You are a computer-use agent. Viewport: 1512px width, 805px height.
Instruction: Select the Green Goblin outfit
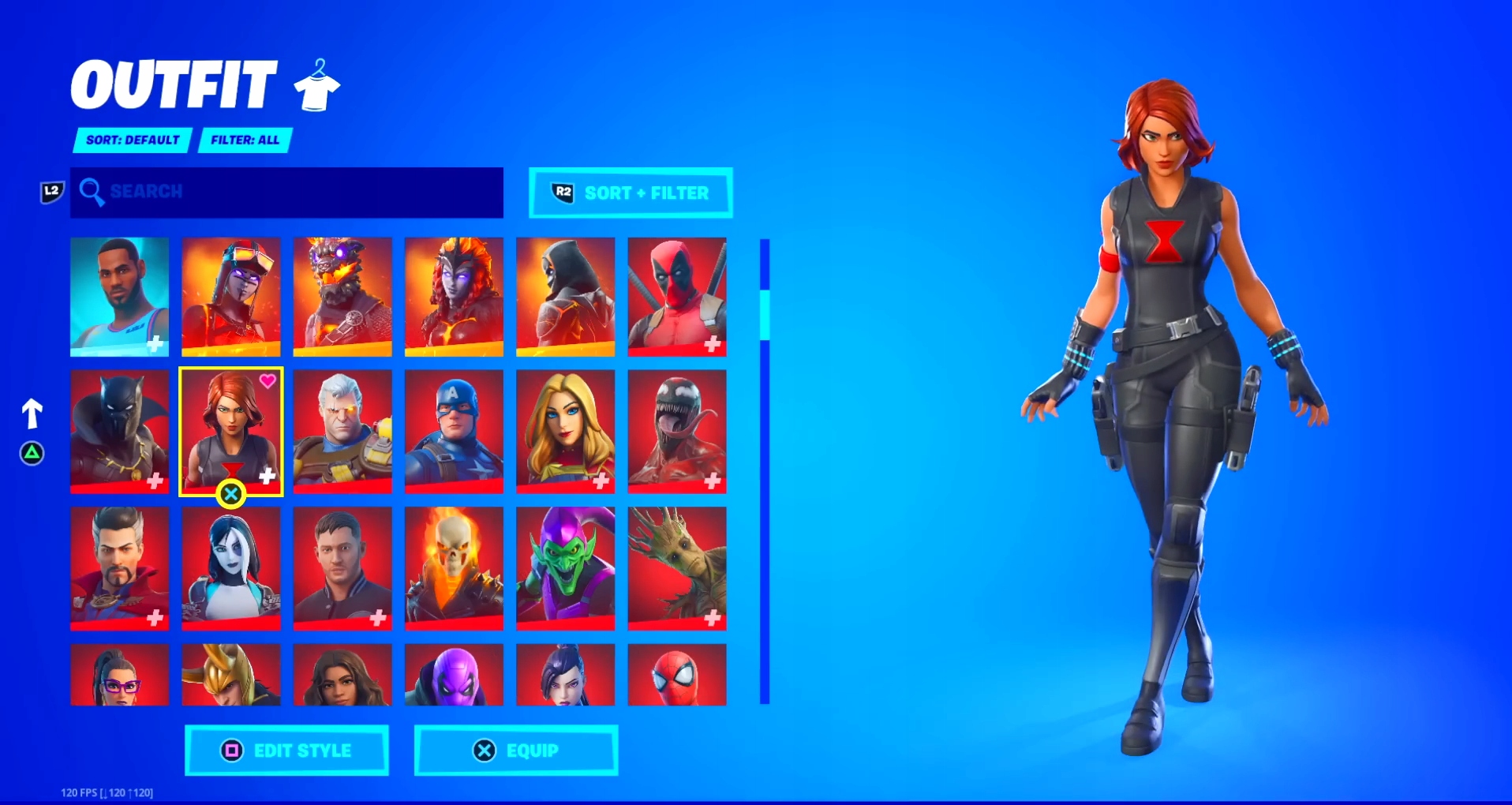click(x=566, y=567)
